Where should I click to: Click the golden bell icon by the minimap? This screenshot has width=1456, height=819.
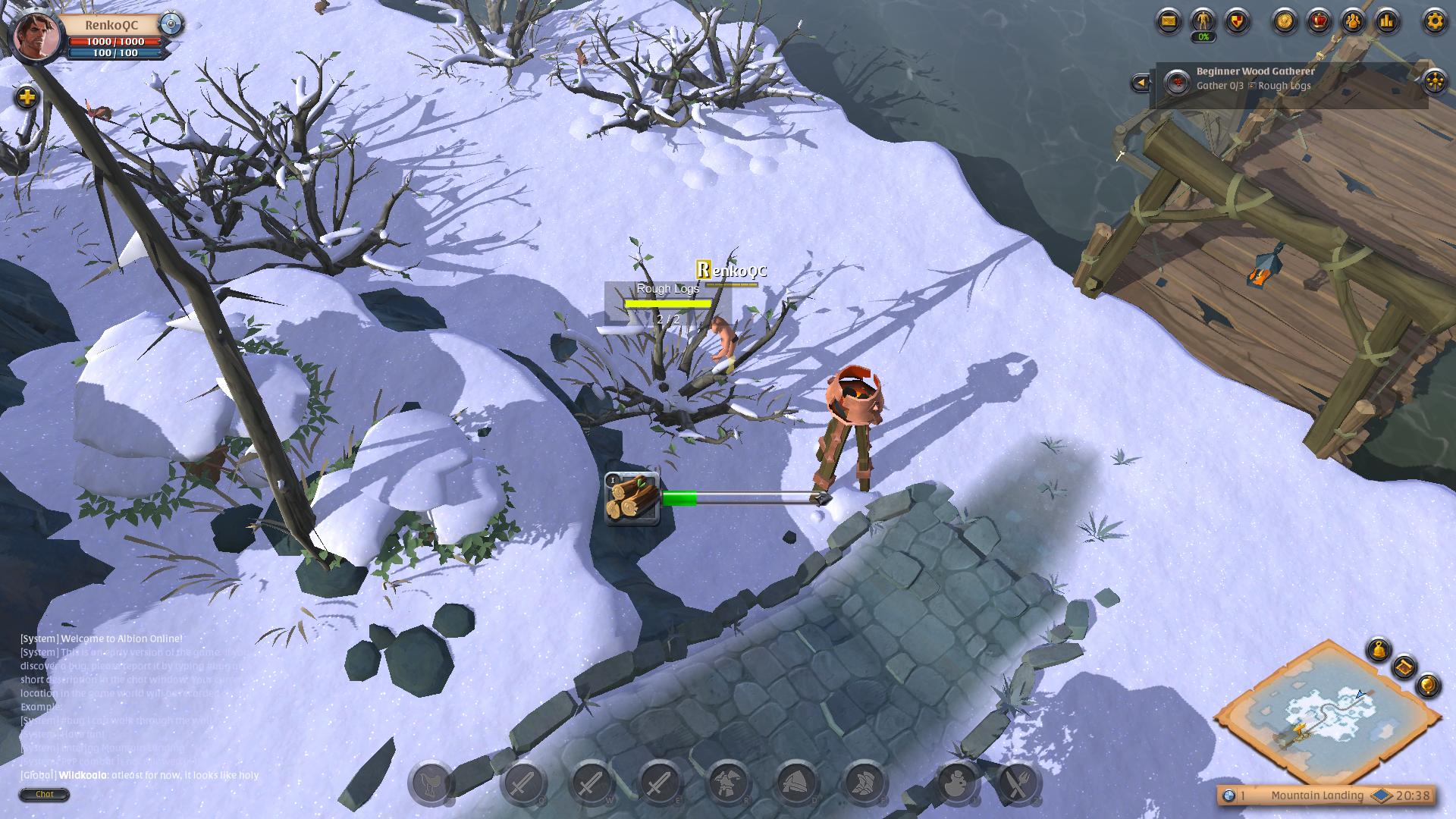(x=1379, y=651)
